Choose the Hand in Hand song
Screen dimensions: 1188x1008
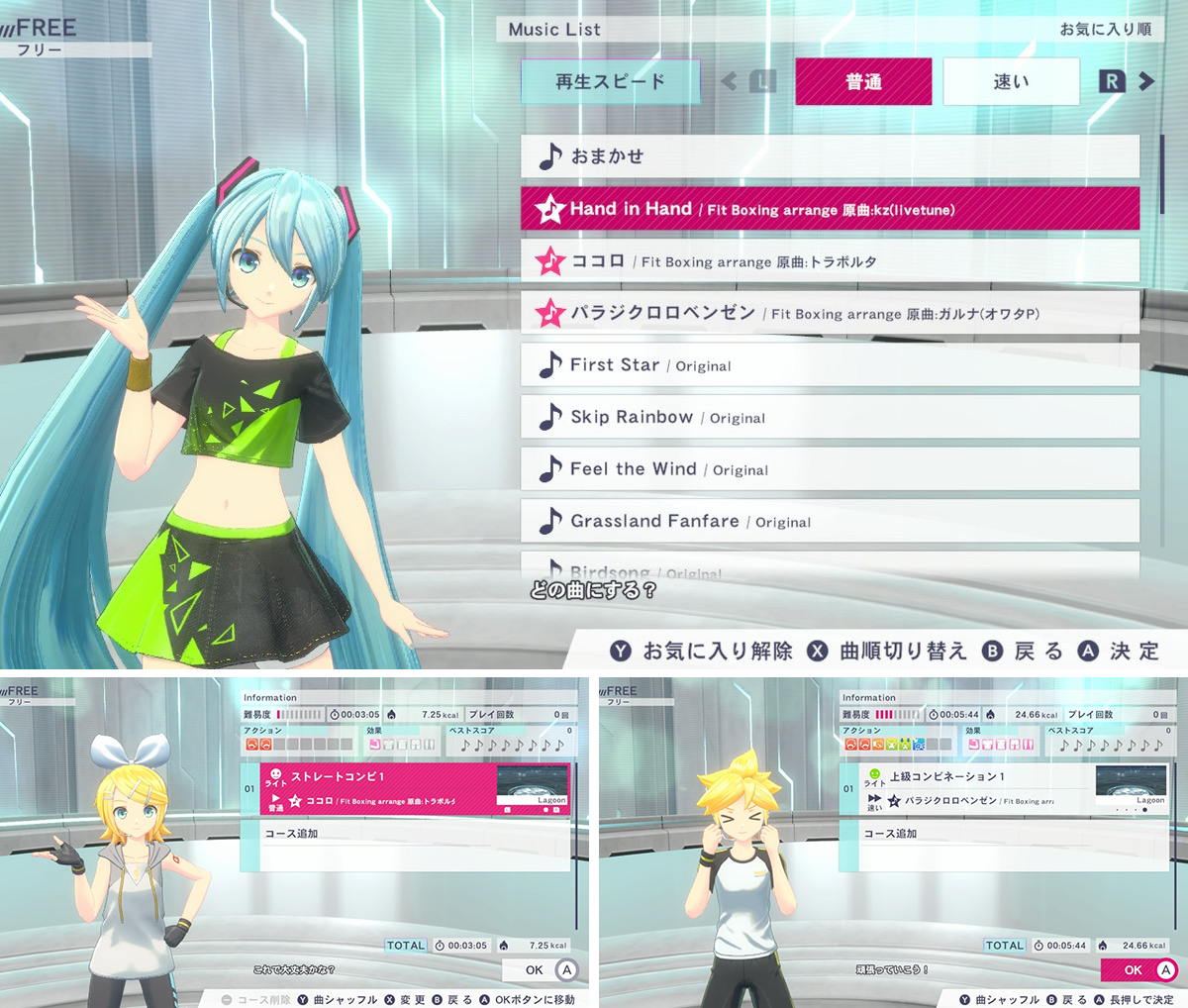coord(830,209)
